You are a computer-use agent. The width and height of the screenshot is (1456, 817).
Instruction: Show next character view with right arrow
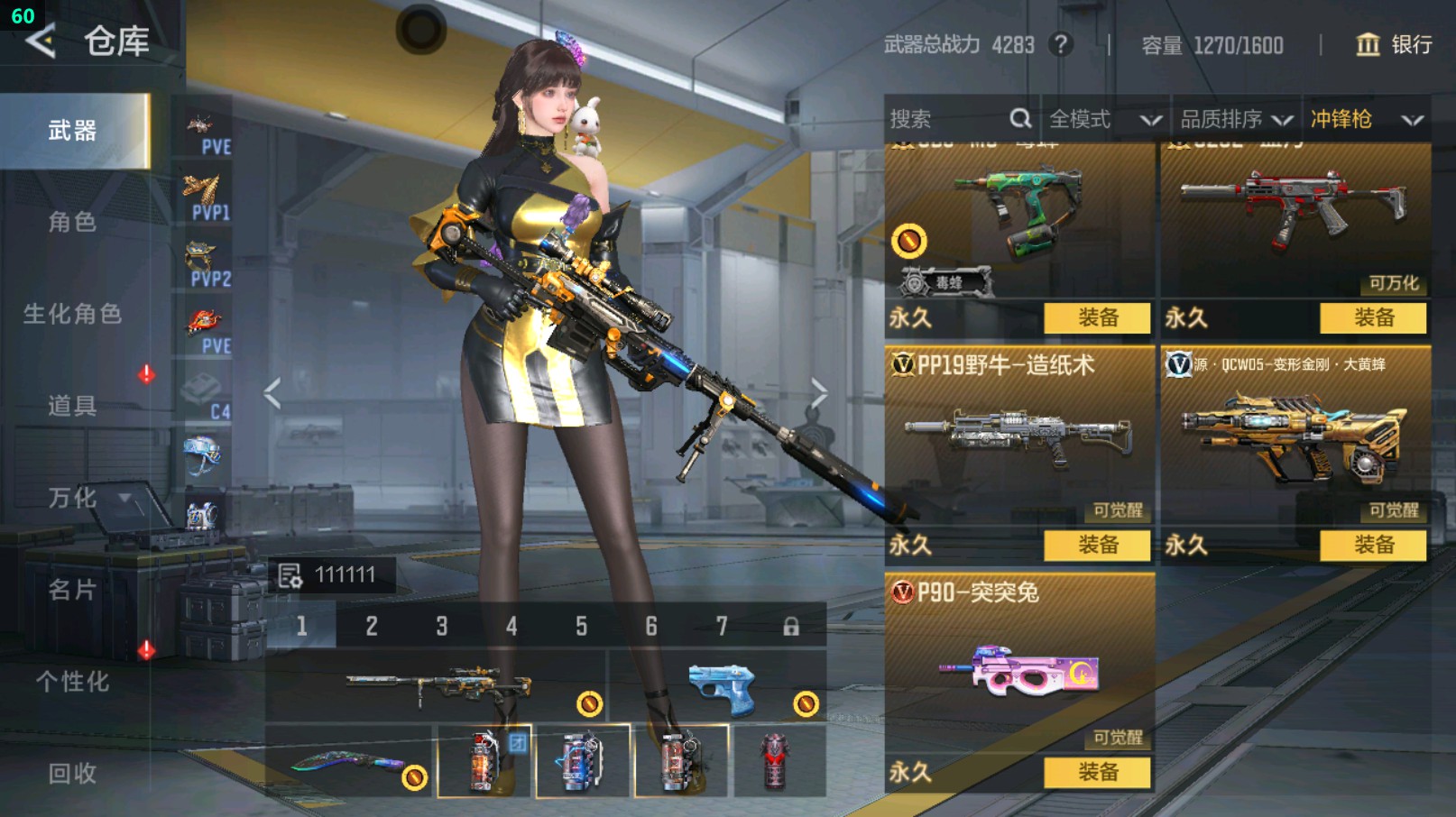click(x=818, y=393)
